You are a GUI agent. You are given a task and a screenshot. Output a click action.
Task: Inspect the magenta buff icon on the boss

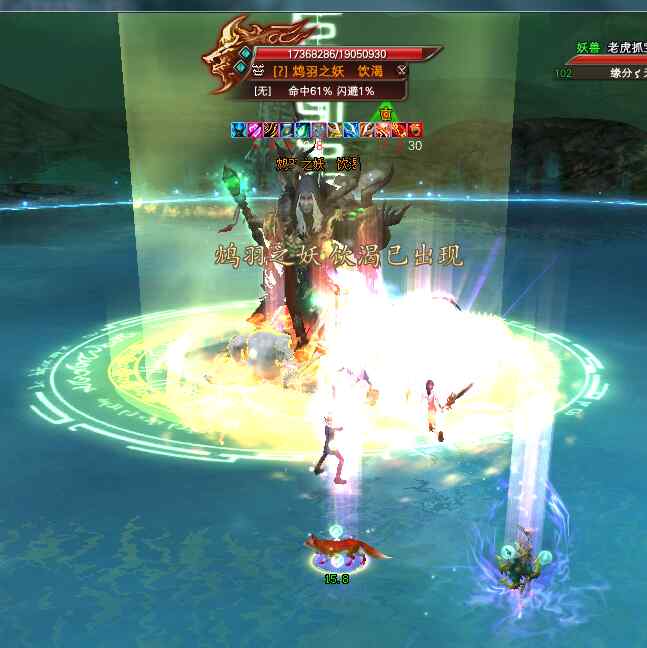point(254,129)
